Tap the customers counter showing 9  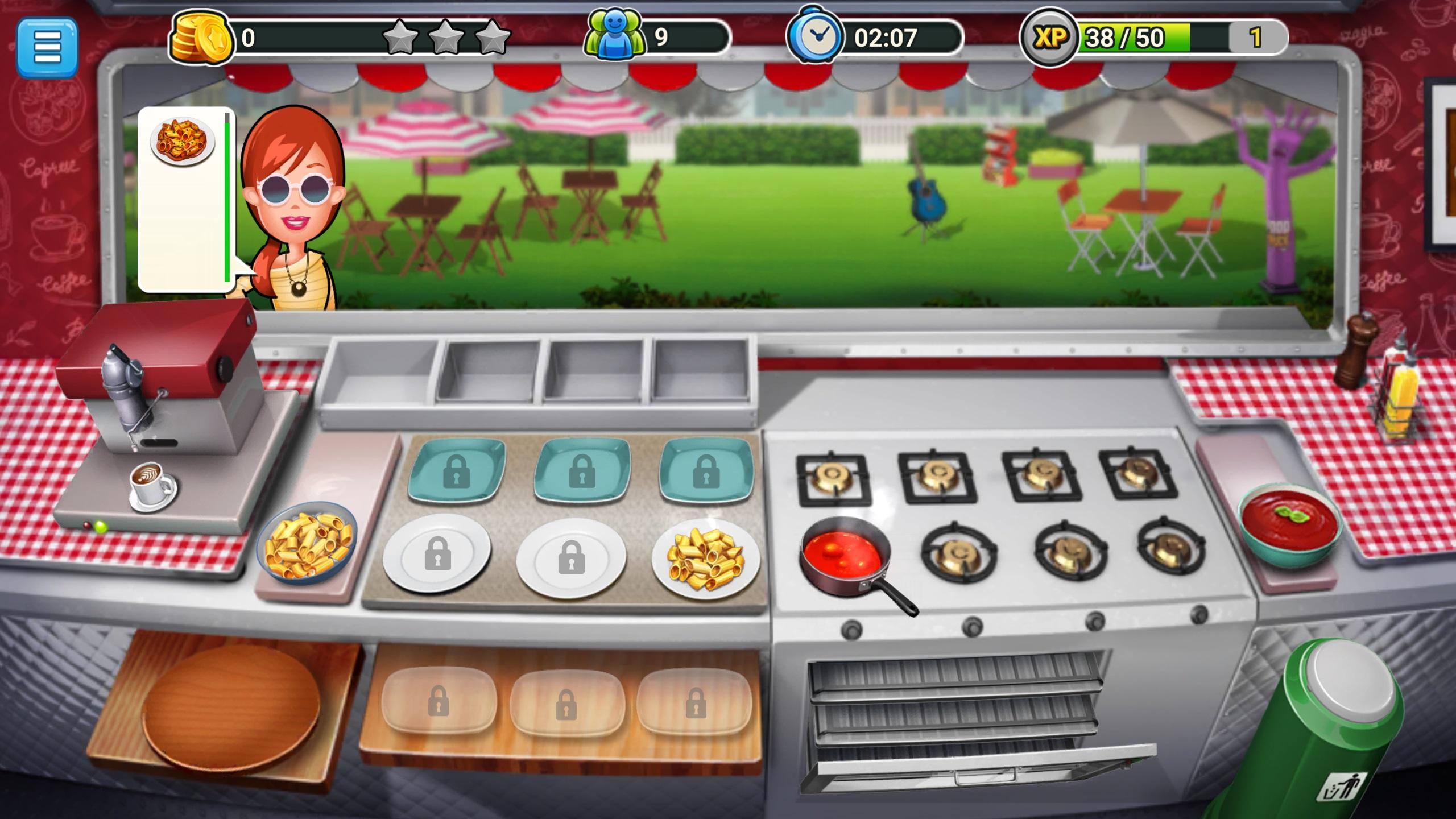tap(616, 35)
